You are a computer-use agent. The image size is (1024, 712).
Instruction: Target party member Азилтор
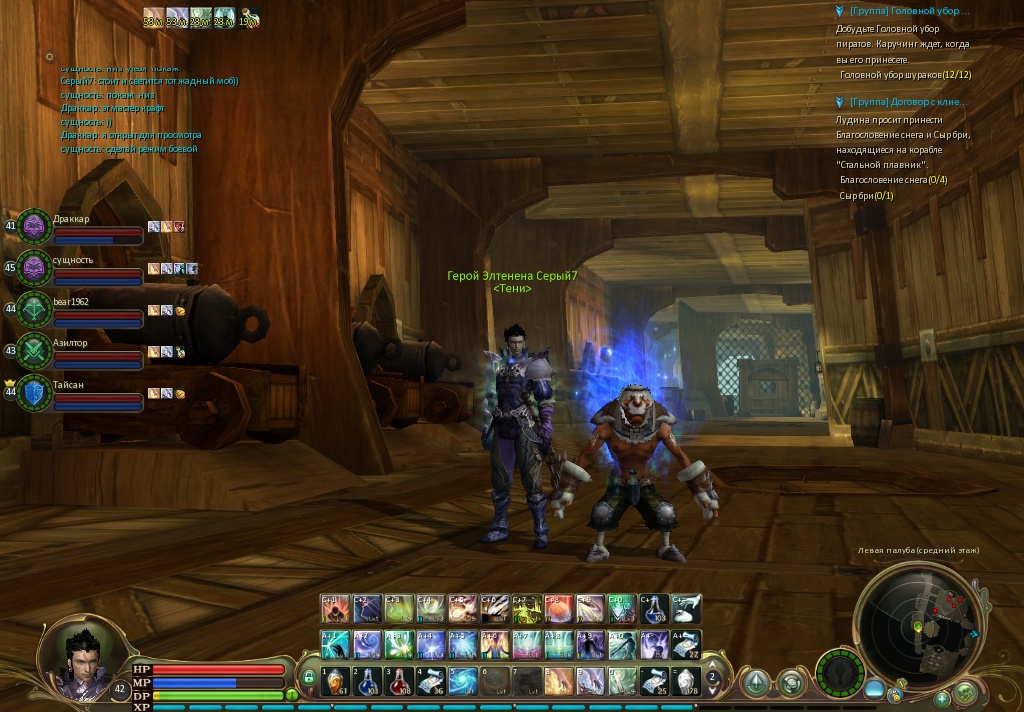[x=34, y=351]
